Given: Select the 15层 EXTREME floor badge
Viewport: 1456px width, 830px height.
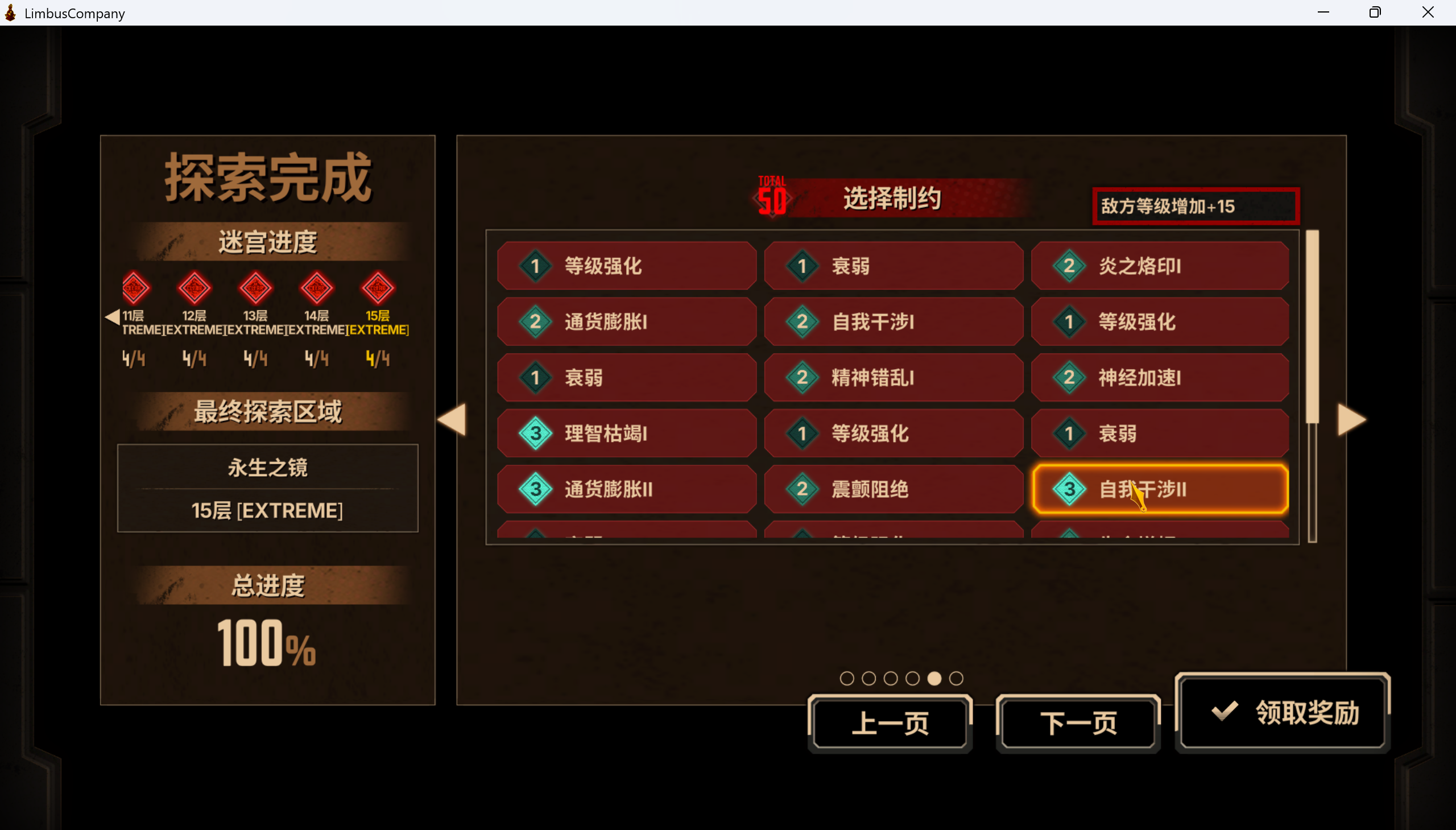Looking at the screenshot, I should click(x=378, y=290).
